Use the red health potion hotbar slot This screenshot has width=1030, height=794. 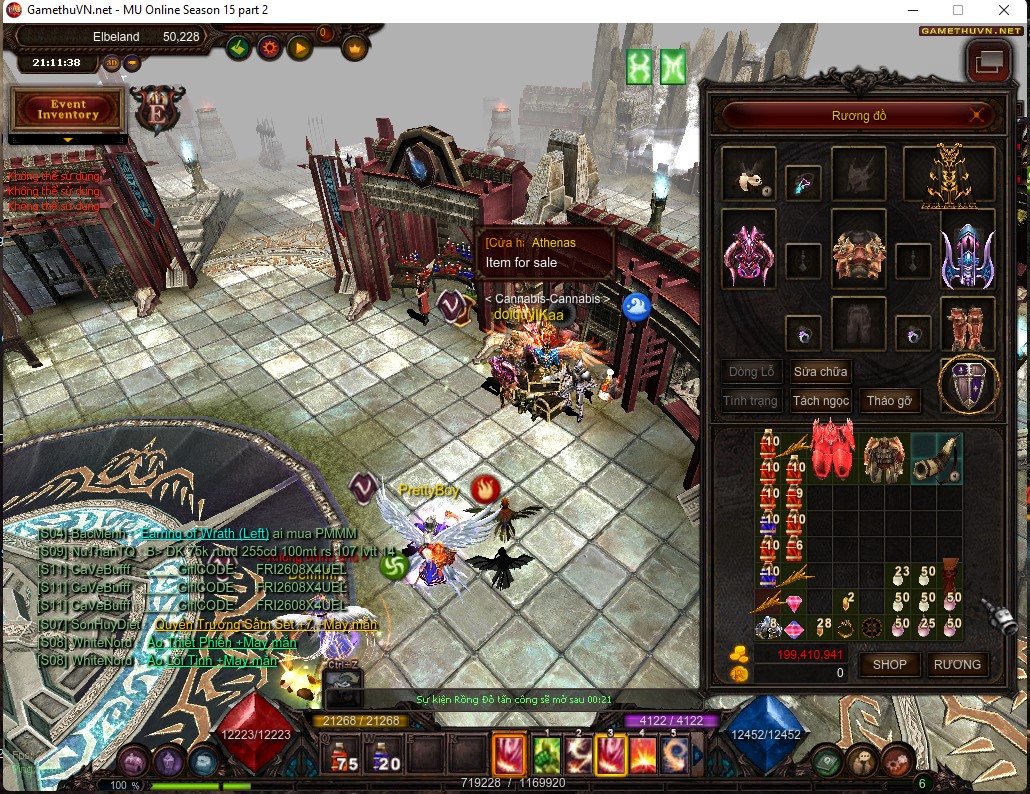(343, 756)
